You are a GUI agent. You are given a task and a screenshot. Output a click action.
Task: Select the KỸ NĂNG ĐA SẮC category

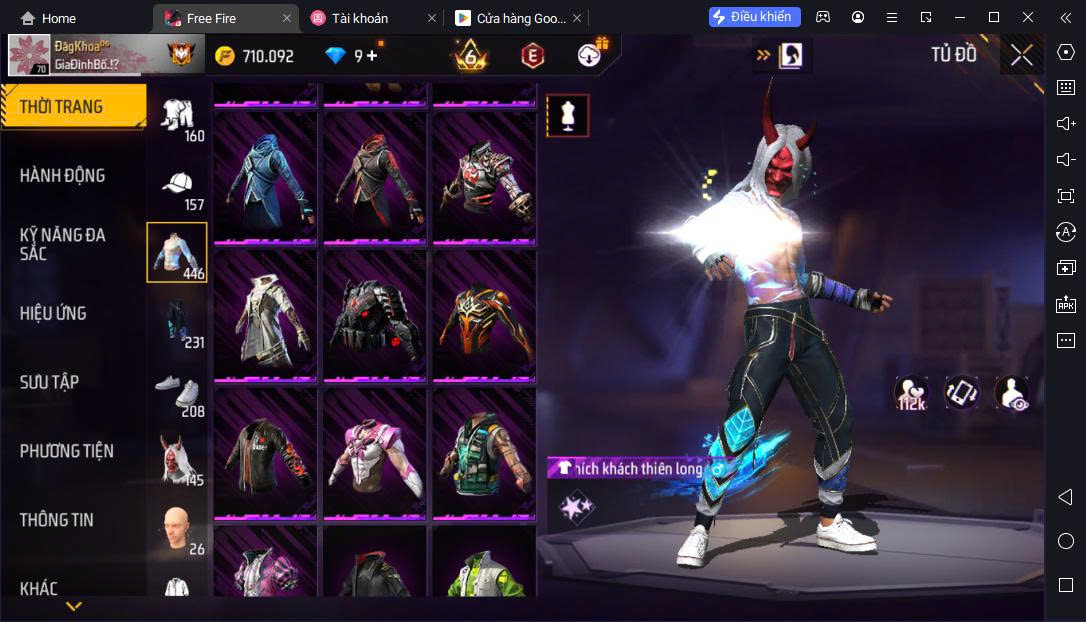tap(63, 244)
